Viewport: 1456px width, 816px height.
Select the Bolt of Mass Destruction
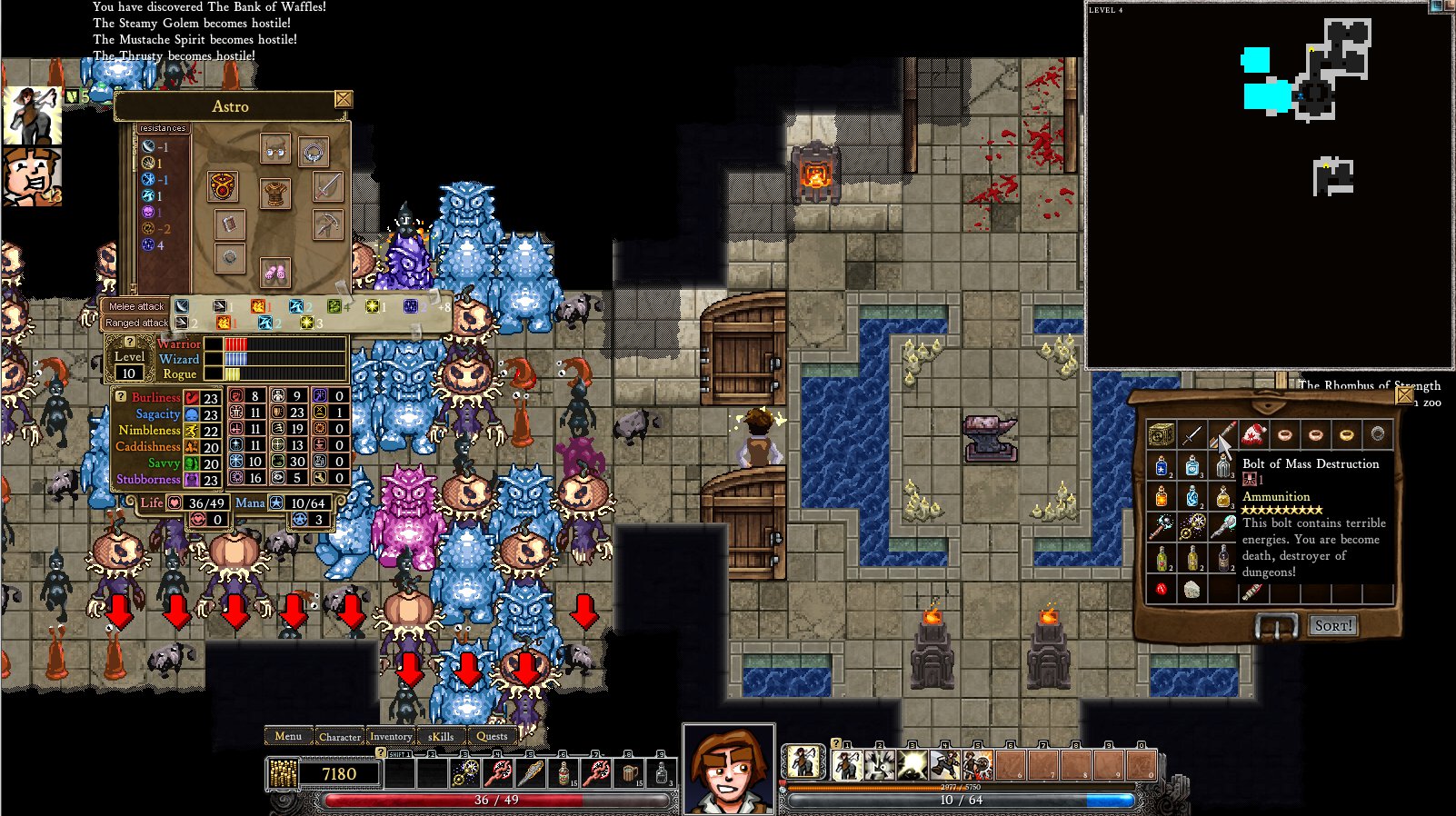click(x=1222, y=434)
